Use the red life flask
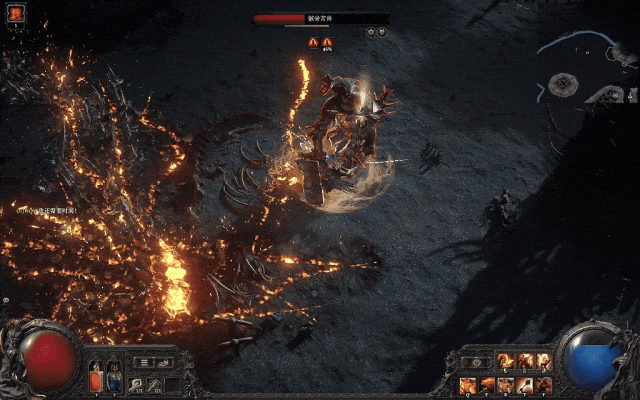Screen dimensions: 640x400 (96, 380)
